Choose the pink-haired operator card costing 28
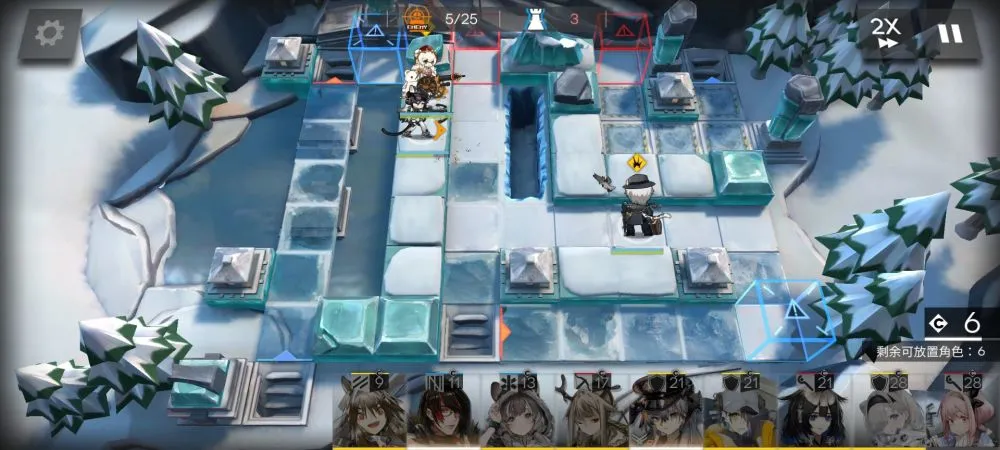The image size is (1000, 450). click(x=962, y=412)
